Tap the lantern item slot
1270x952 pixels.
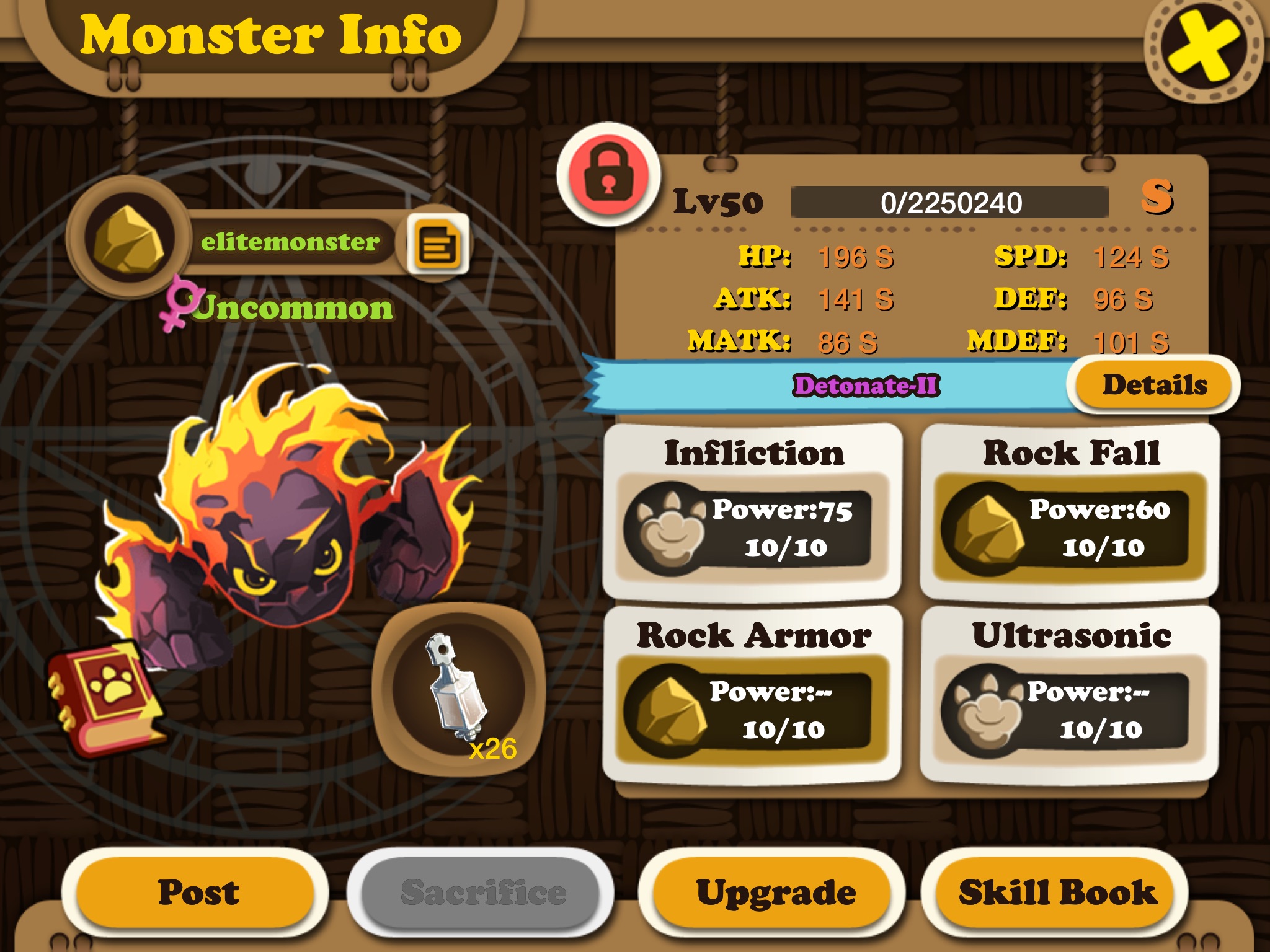click(x=459, y=688)
